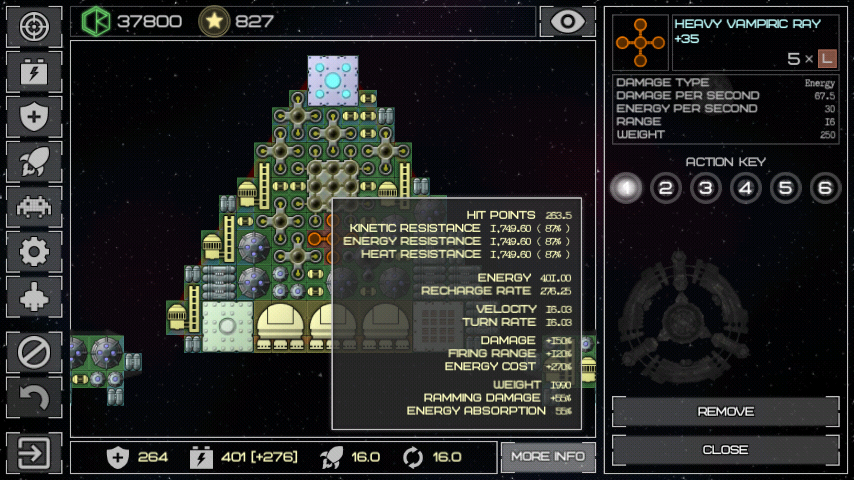The image size is (854, 480).
Task: Assign action key 2
Action: (666, 188)
